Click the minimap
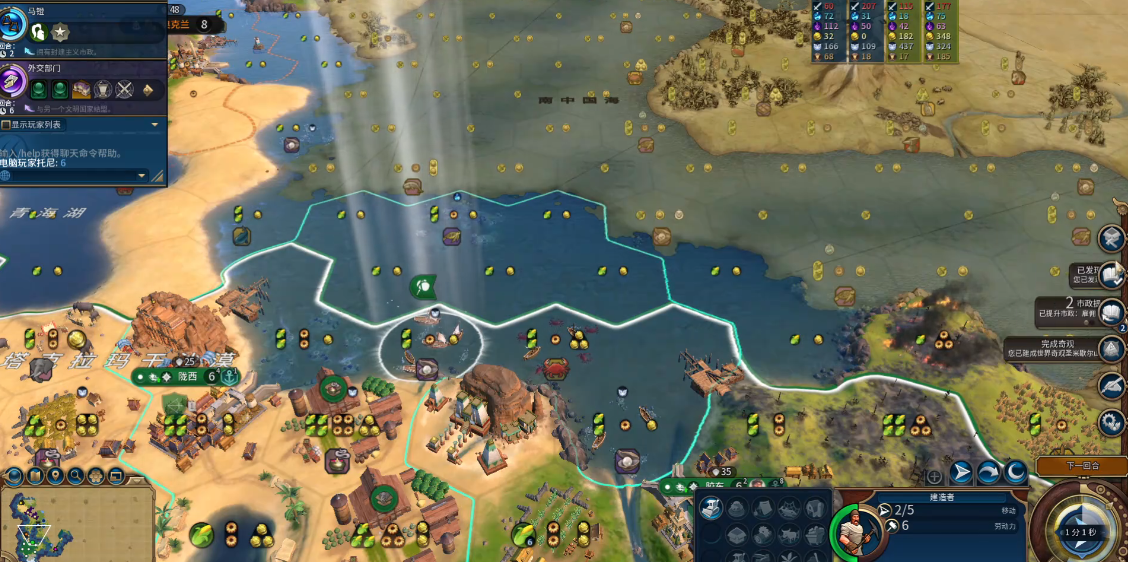Screen dimensions: 1128x562 [x=75, y=525]
